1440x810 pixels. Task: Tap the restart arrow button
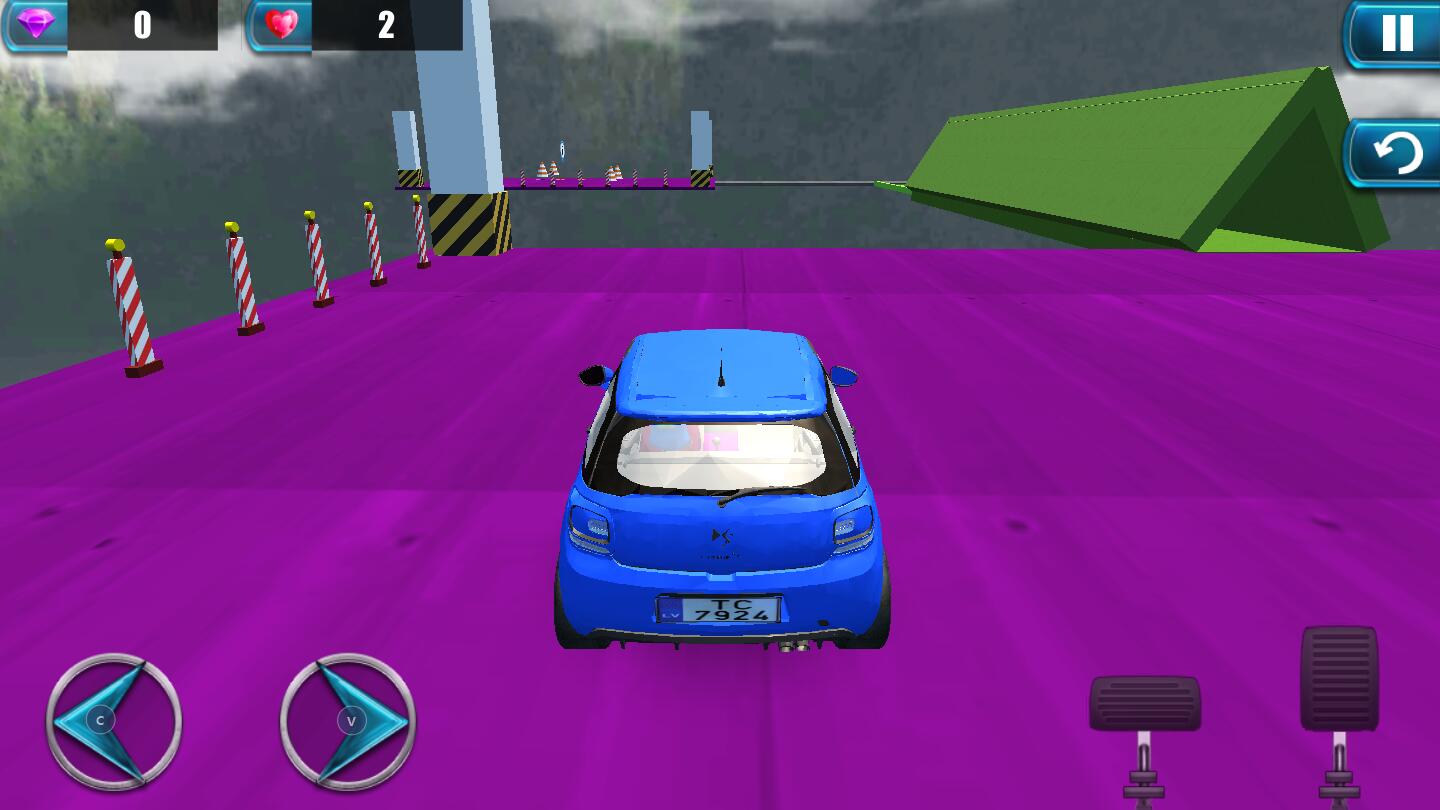click(1396, 155)
